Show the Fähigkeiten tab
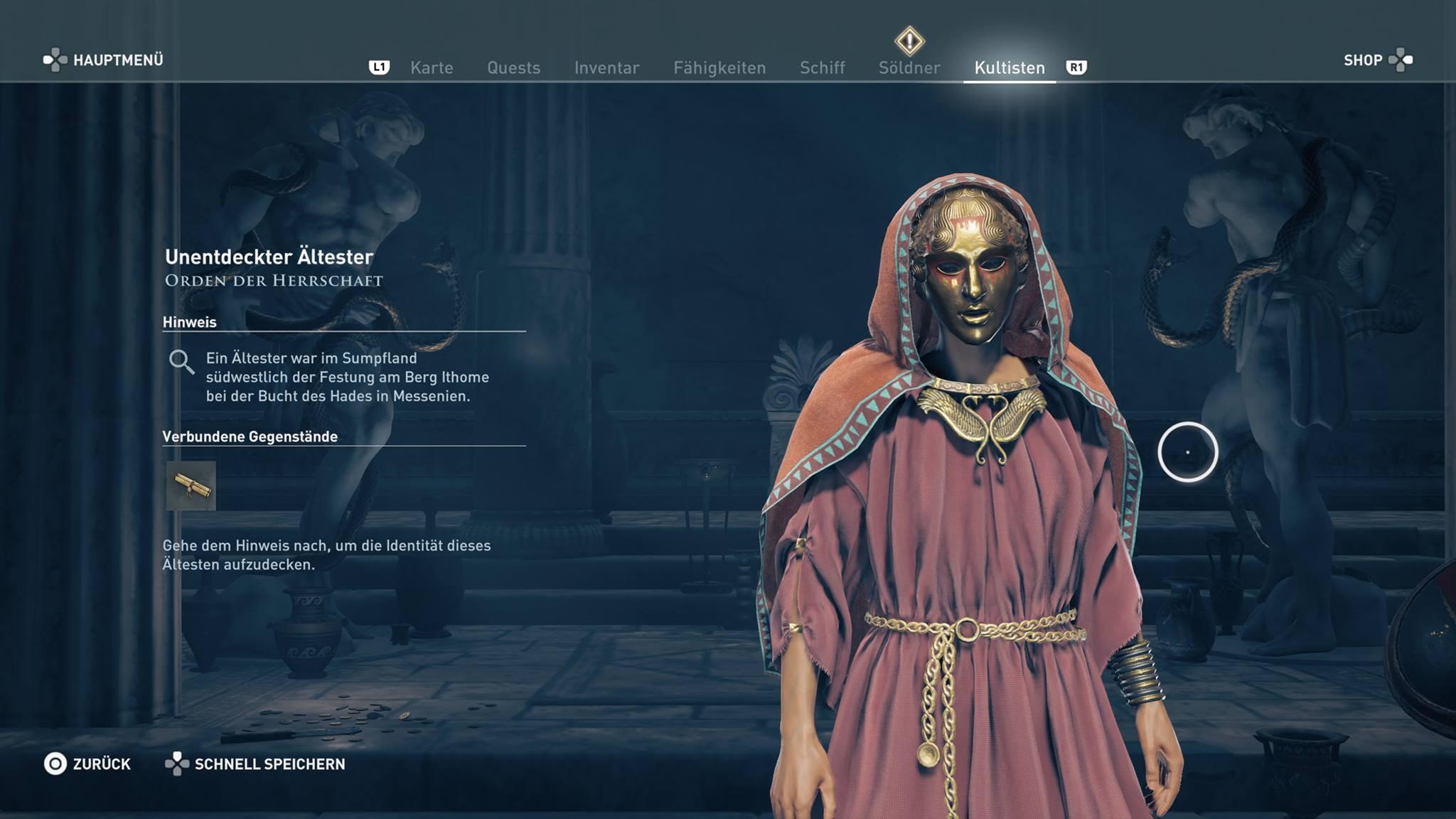The height and width of the screenshot is (819, 1456). [x=719, y=68]
